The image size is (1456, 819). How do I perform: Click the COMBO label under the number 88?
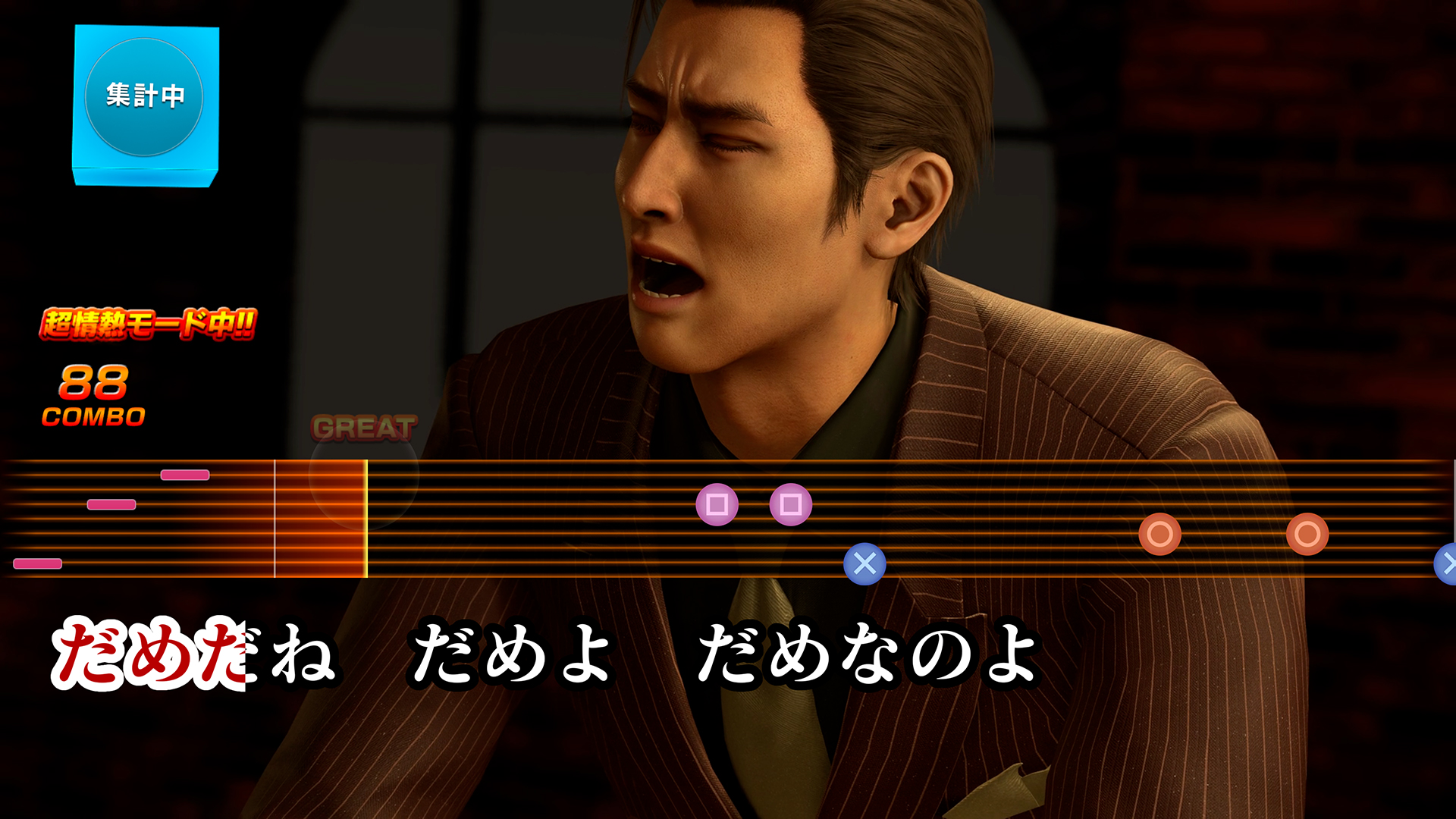coord(93,416)
